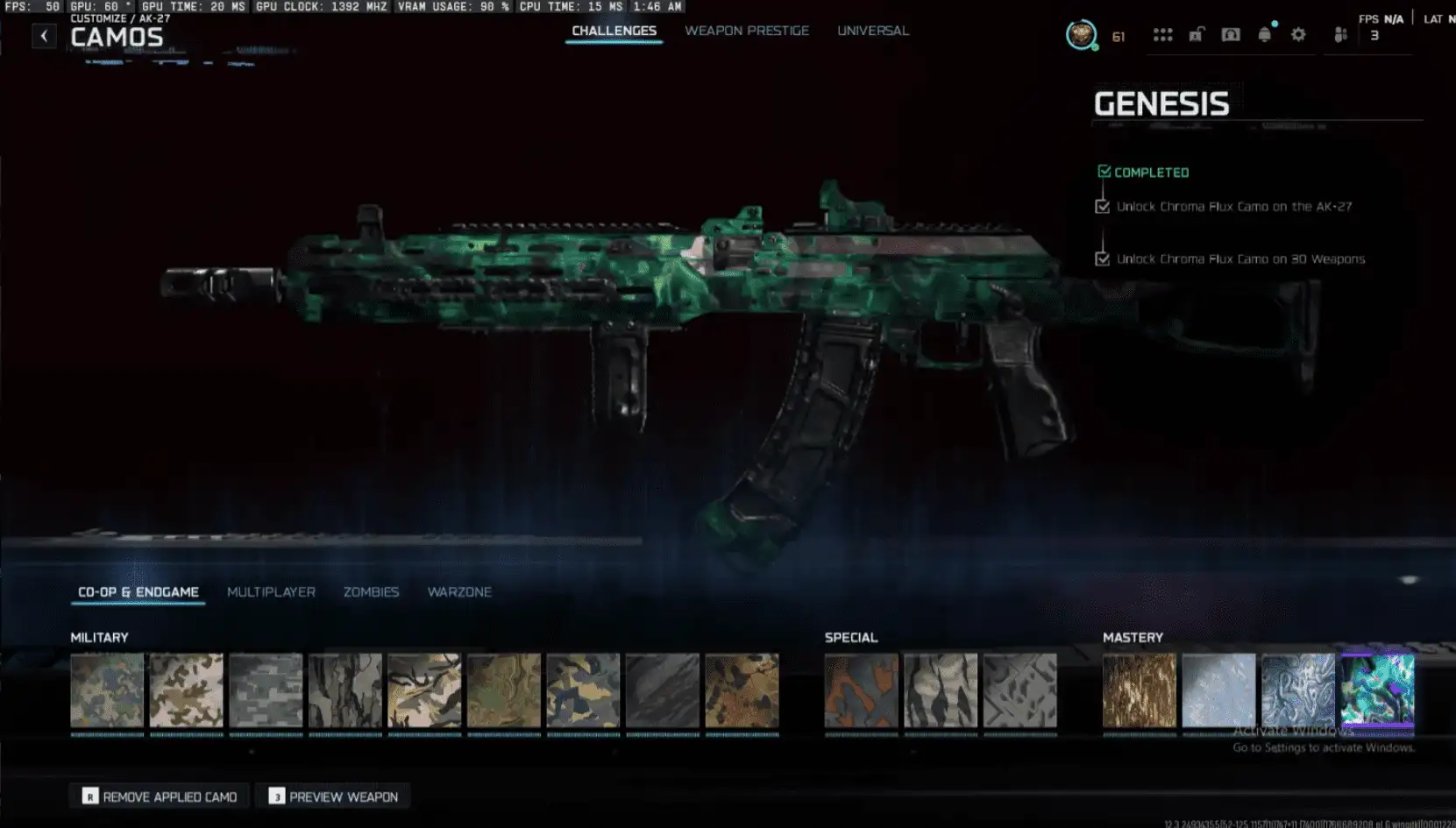Choose the Zombies camo category
1456x828 pixels.
371,592
